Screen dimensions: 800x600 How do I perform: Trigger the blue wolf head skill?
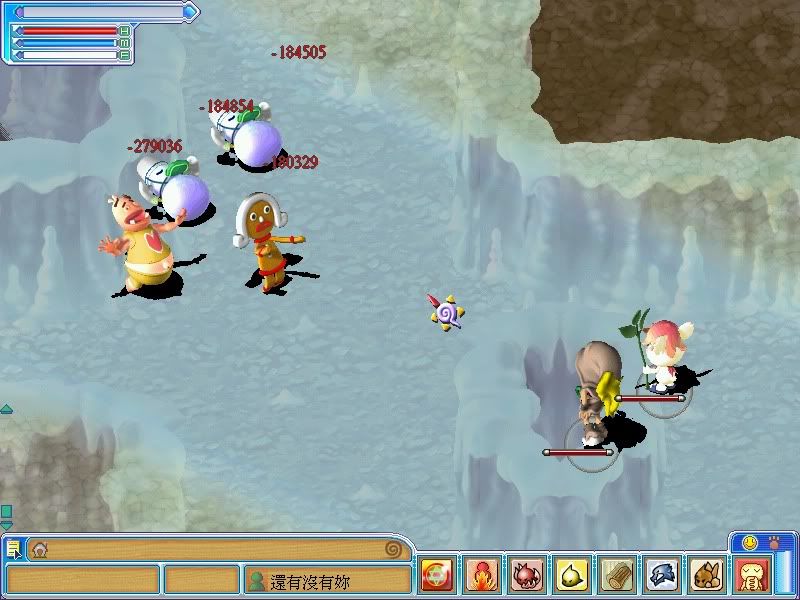662,576
